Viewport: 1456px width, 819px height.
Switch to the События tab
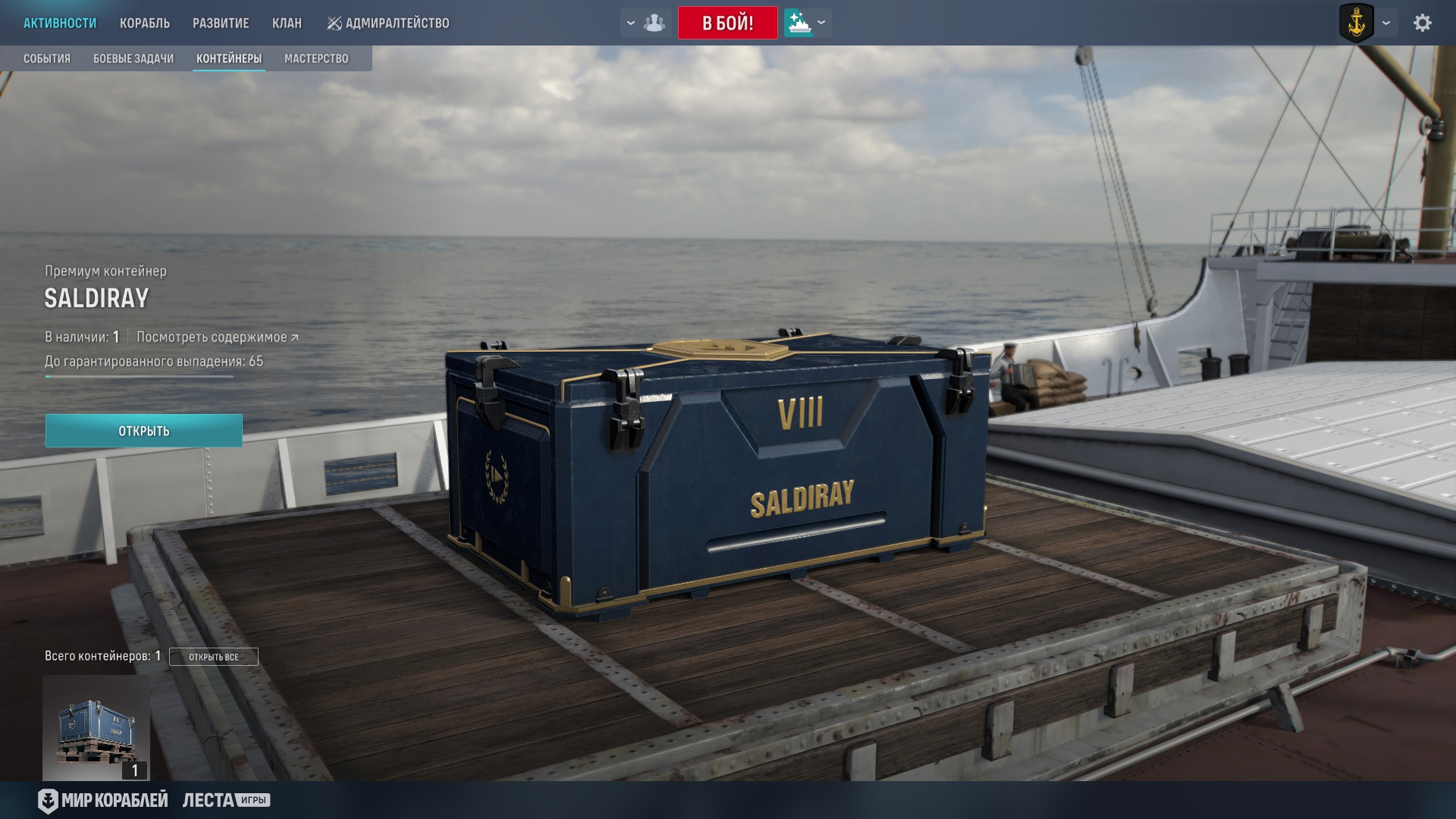click(47, 59)
